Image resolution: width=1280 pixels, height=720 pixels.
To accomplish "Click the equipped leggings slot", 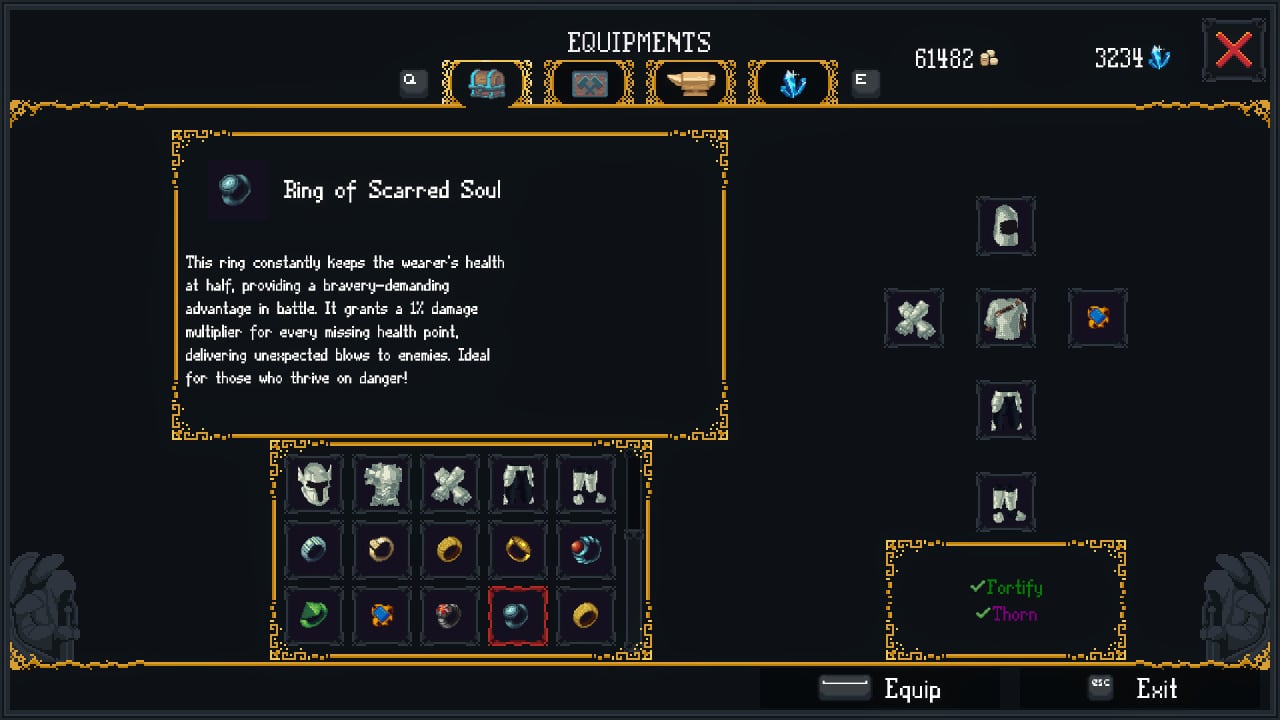I will click(1005, 410).
